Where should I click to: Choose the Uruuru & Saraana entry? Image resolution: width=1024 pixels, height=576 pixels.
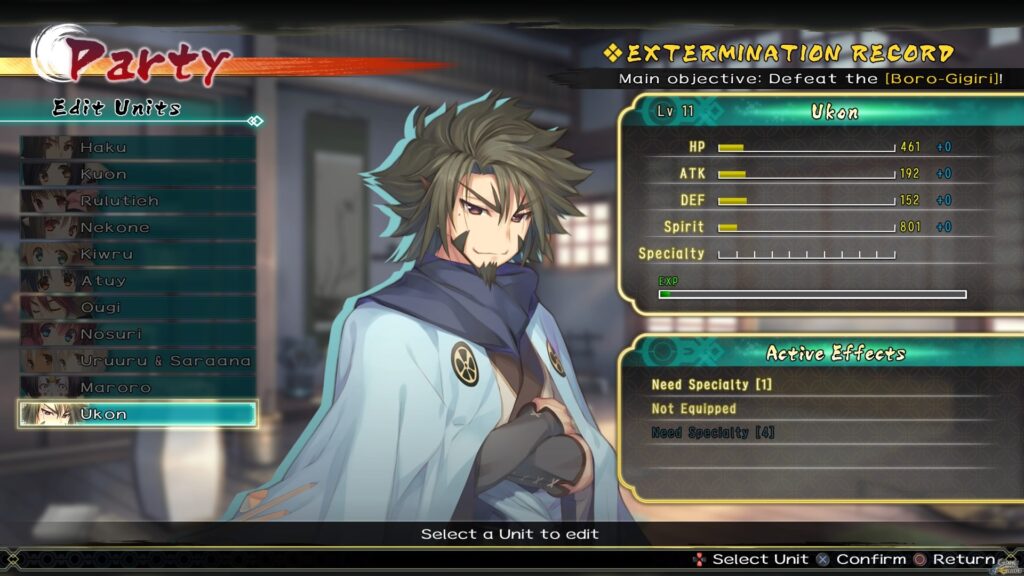(x=138, y=360)
